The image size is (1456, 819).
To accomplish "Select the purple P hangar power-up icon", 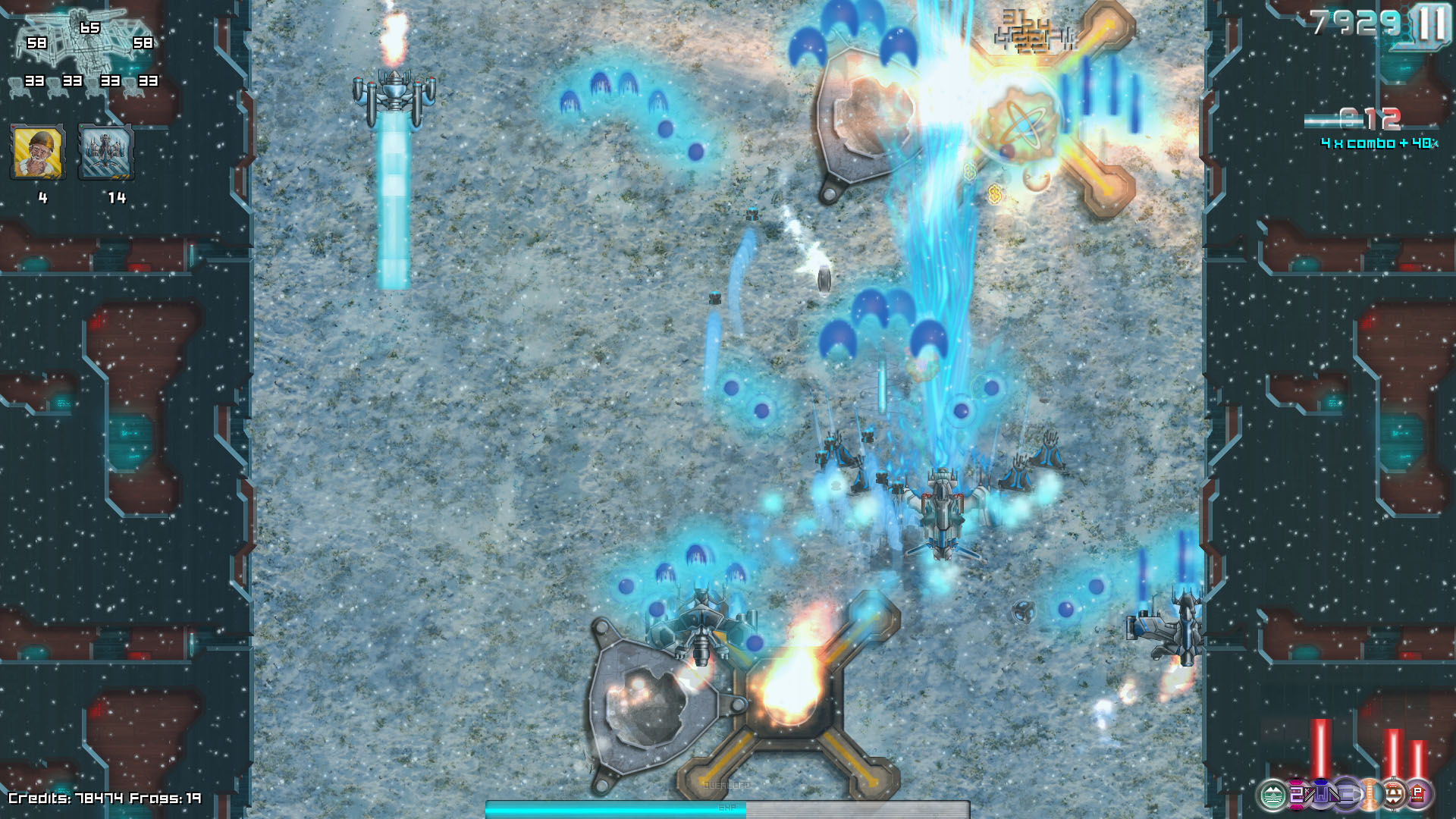I will pos(1417,795).
